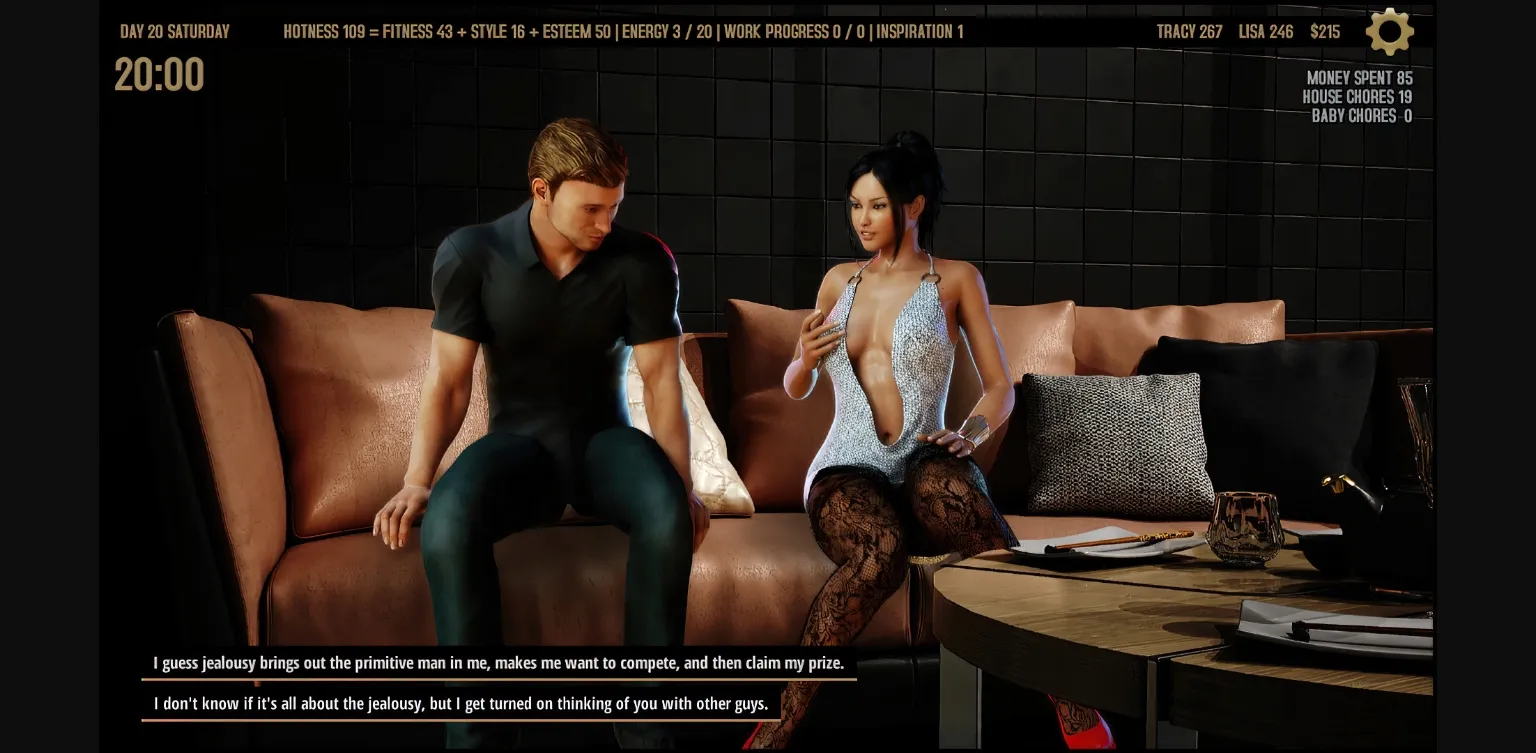Click the Energy bar to view progress
1536x753 pixels.
click(666, 31)
